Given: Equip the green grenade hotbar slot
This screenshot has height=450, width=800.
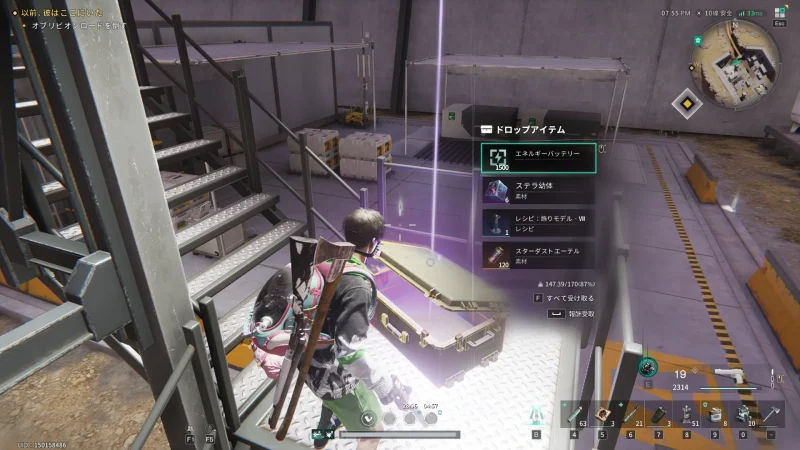Looking at the screenshot, I should coord(658,413).
